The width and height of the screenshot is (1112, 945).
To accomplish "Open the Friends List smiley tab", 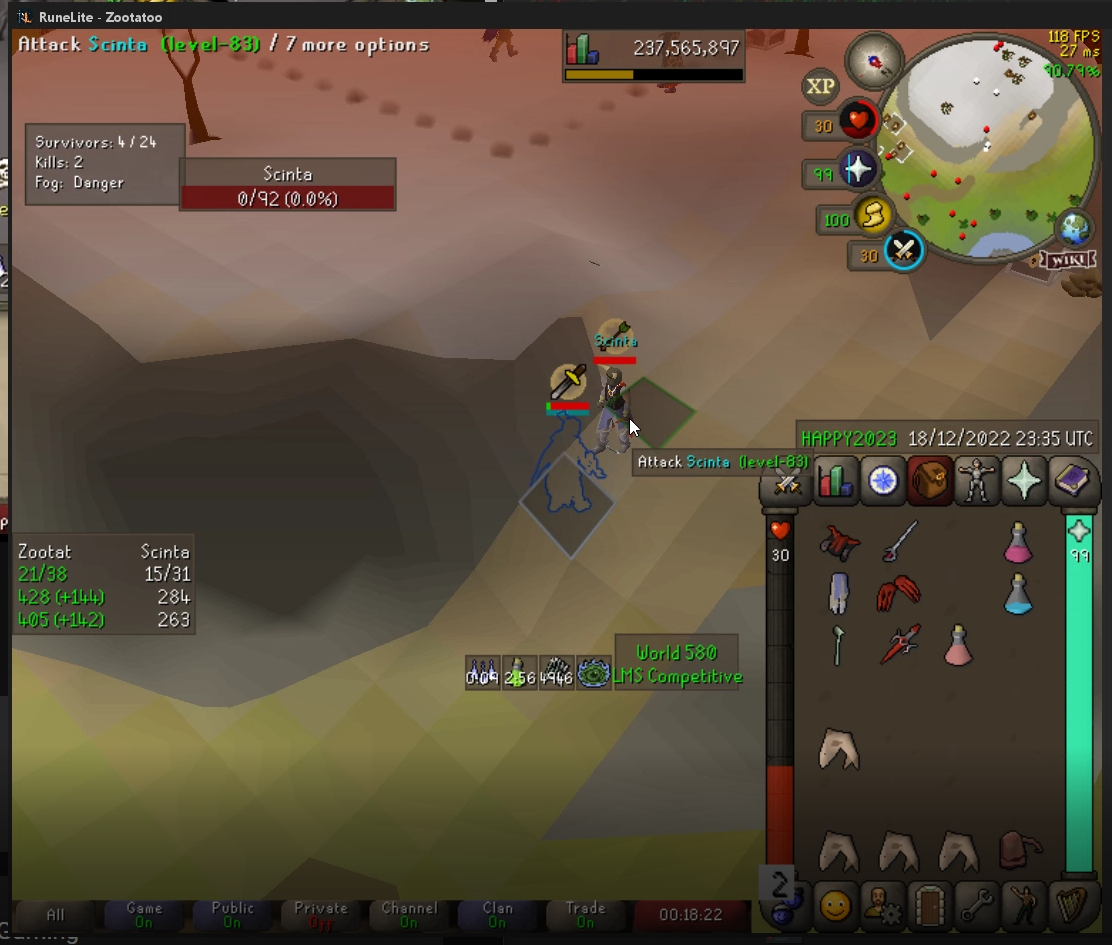I will tap(836, 906).
